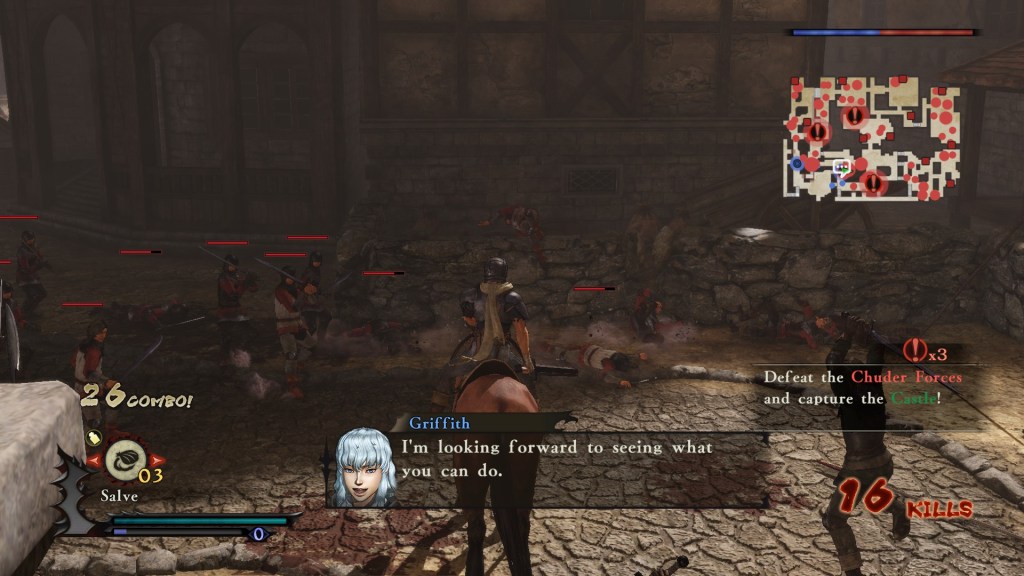Click Griffith's portrait in the dialogue box
Viewport: 1024px width, 576px height.
coord(363,467)
